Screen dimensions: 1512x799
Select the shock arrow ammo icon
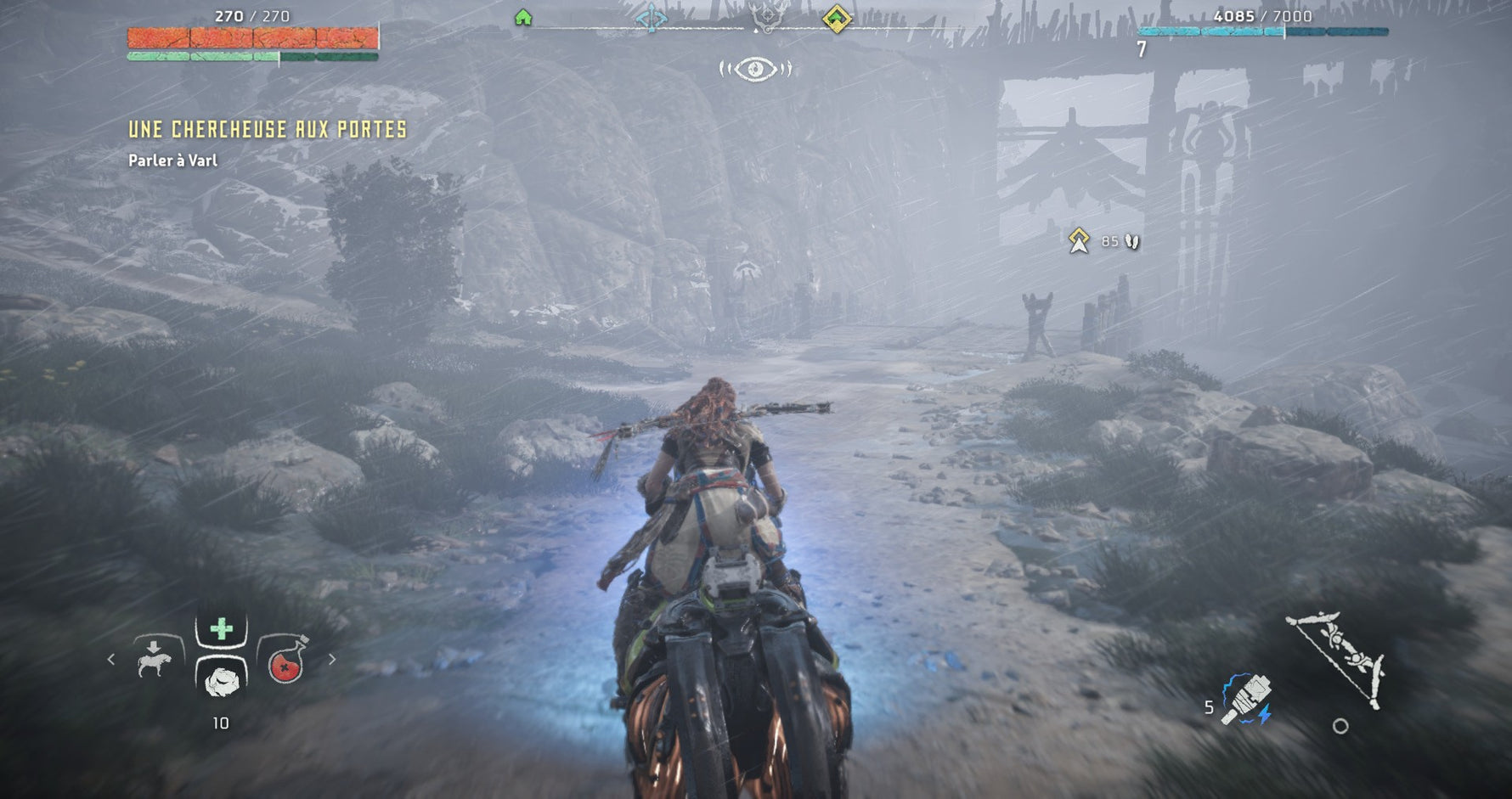(x=1246, y=700)
